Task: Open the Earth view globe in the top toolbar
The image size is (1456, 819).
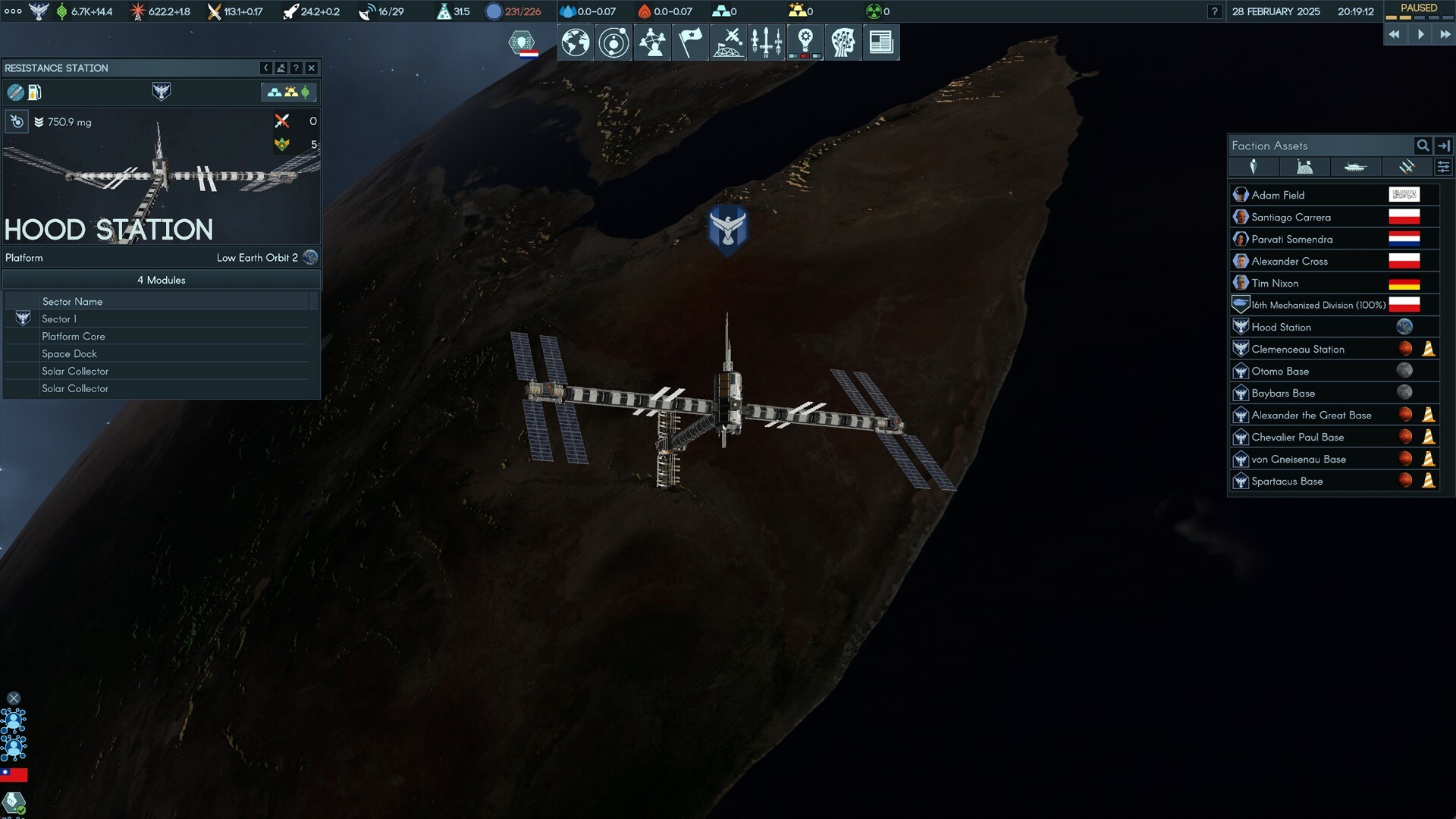Action: (x=574, y=42)
